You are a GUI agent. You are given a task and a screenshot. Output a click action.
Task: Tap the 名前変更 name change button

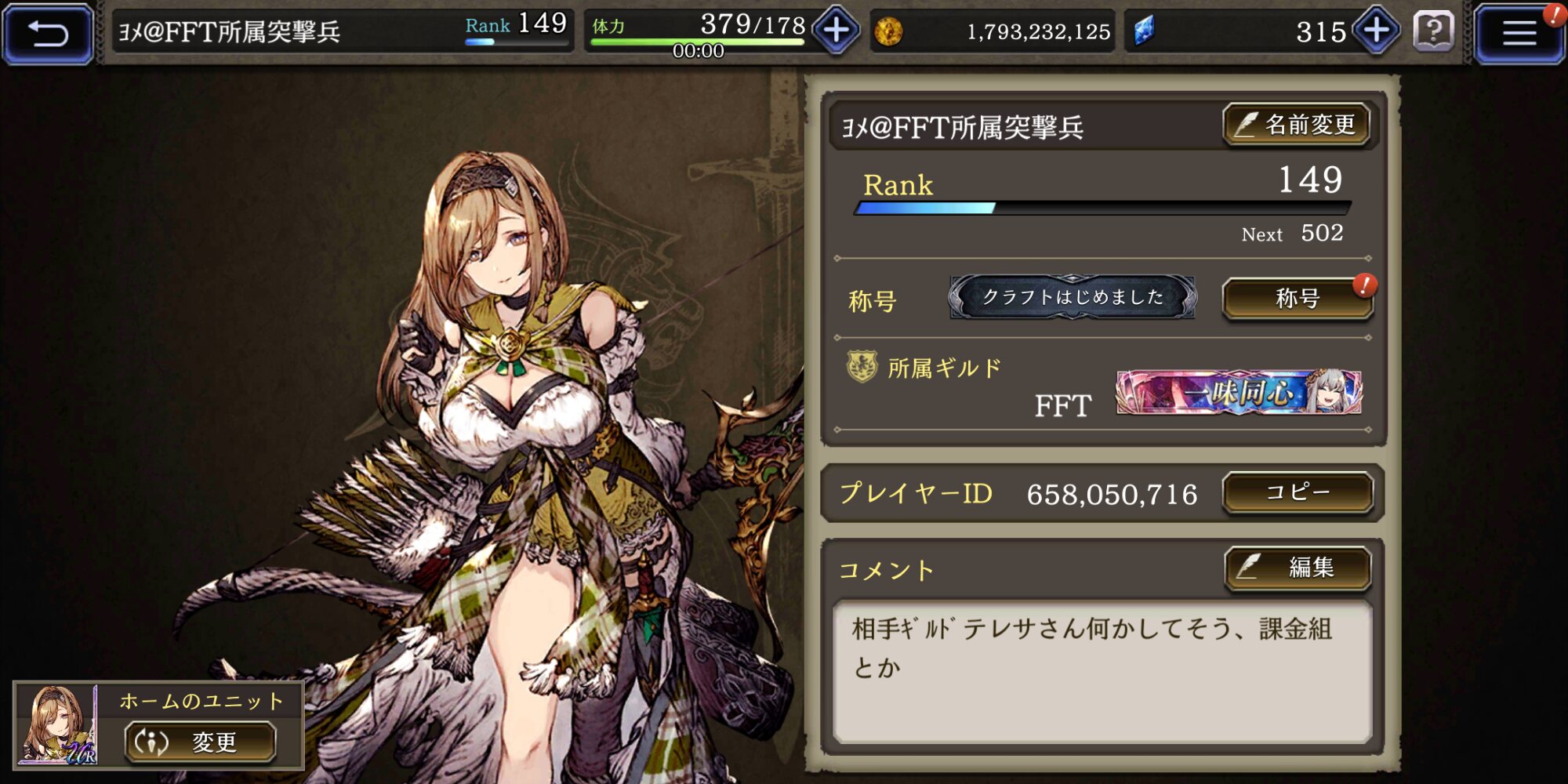click(1297, 125)
